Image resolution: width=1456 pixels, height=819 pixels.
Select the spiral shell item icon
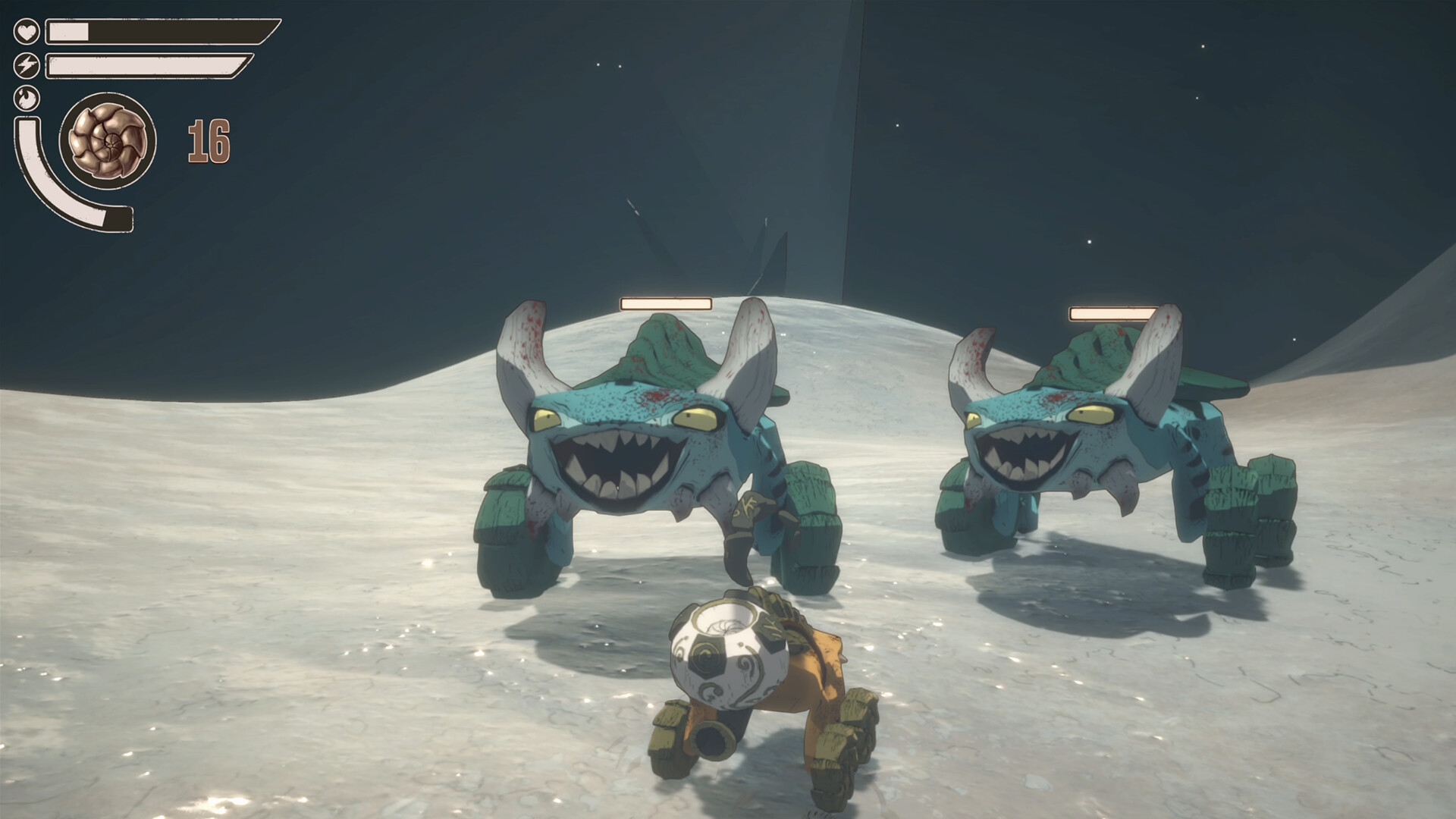(x=108, y=141)
